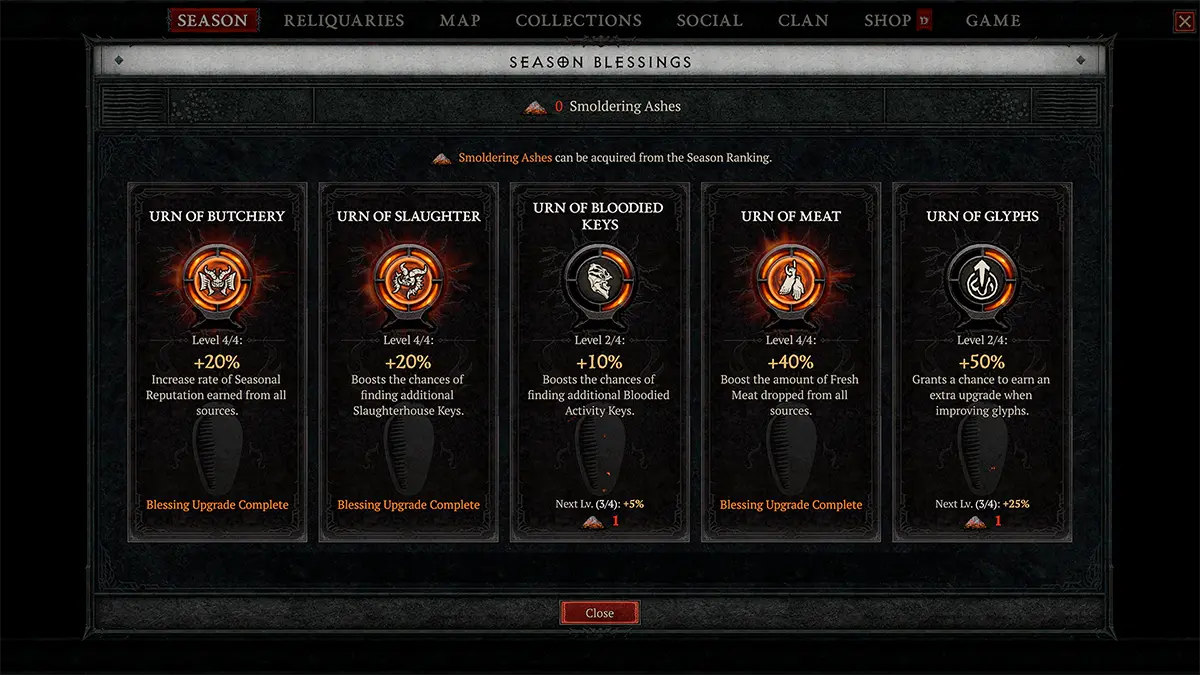Open the Reliquaries tab
Image resolution: width=1200 pixels, height=675 pixels.
344,20
